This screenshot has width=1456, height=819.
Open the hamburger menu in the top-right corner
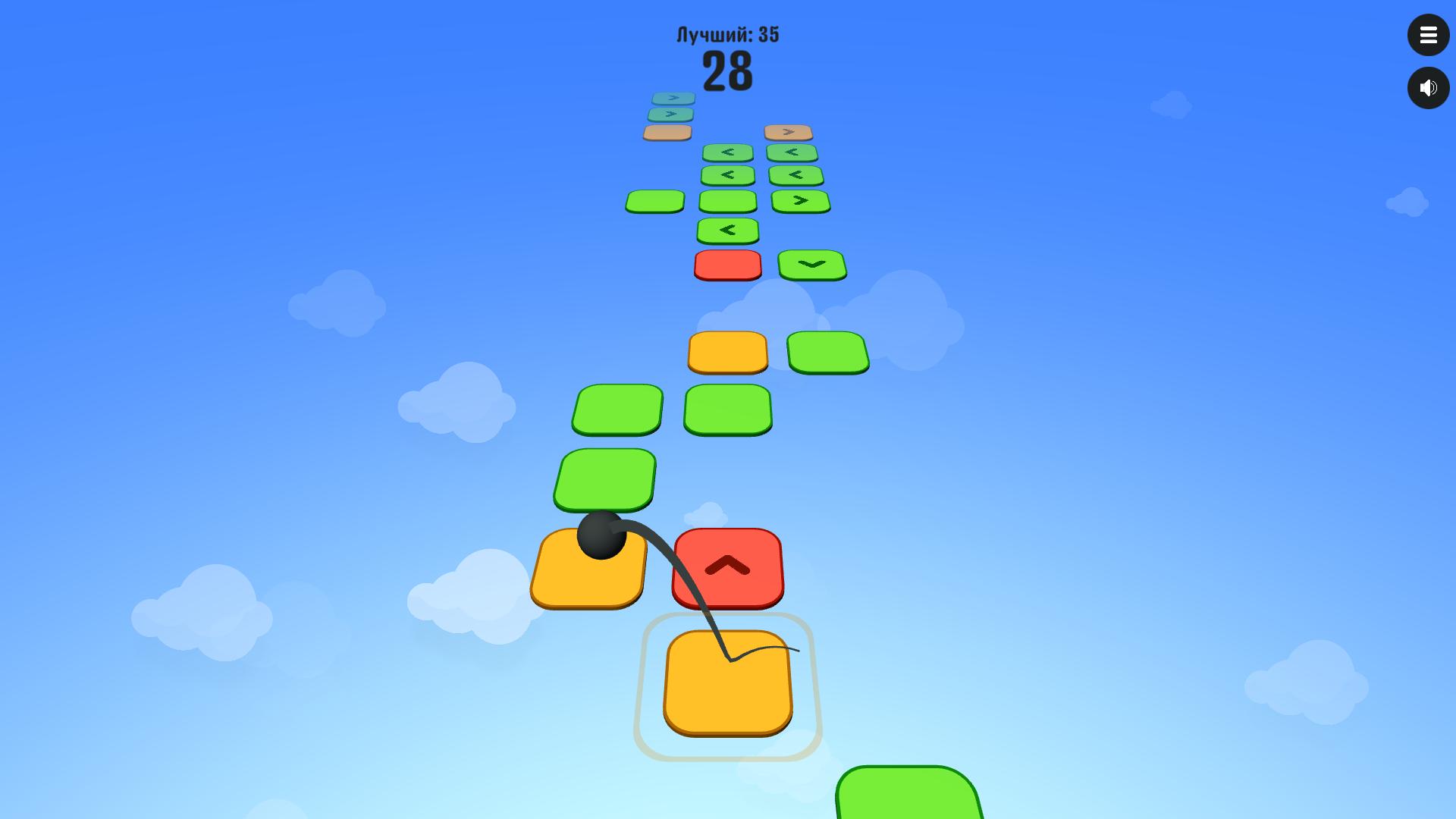(1429, 35)
